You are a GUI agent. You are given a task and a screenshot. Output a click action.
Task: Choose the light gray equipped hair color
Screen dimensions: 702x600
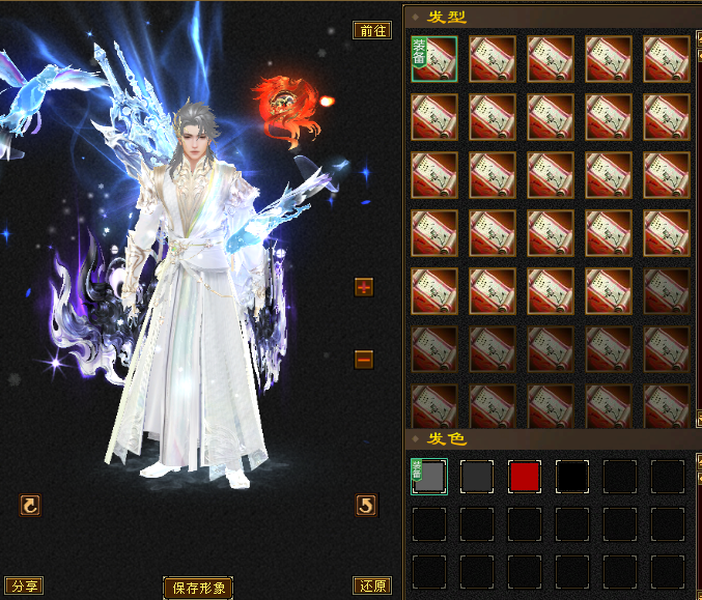(x=429, y=477)
